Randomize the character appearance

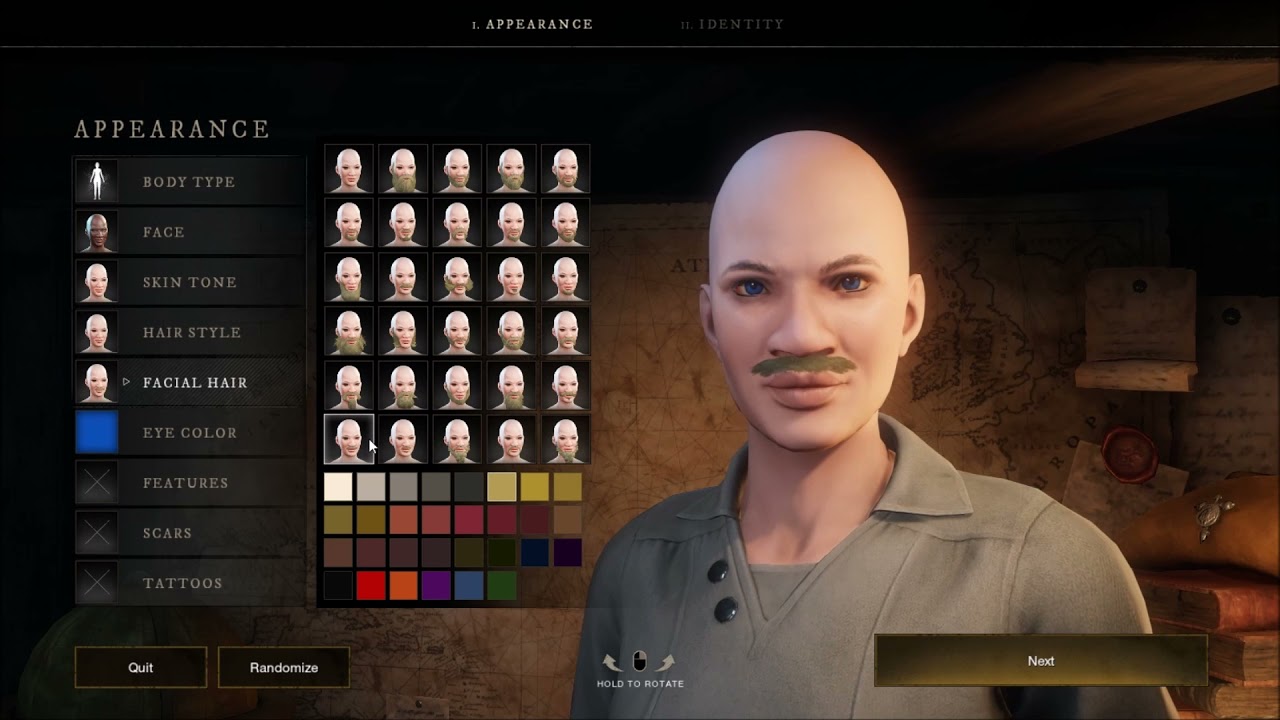[x=284, y=667]
